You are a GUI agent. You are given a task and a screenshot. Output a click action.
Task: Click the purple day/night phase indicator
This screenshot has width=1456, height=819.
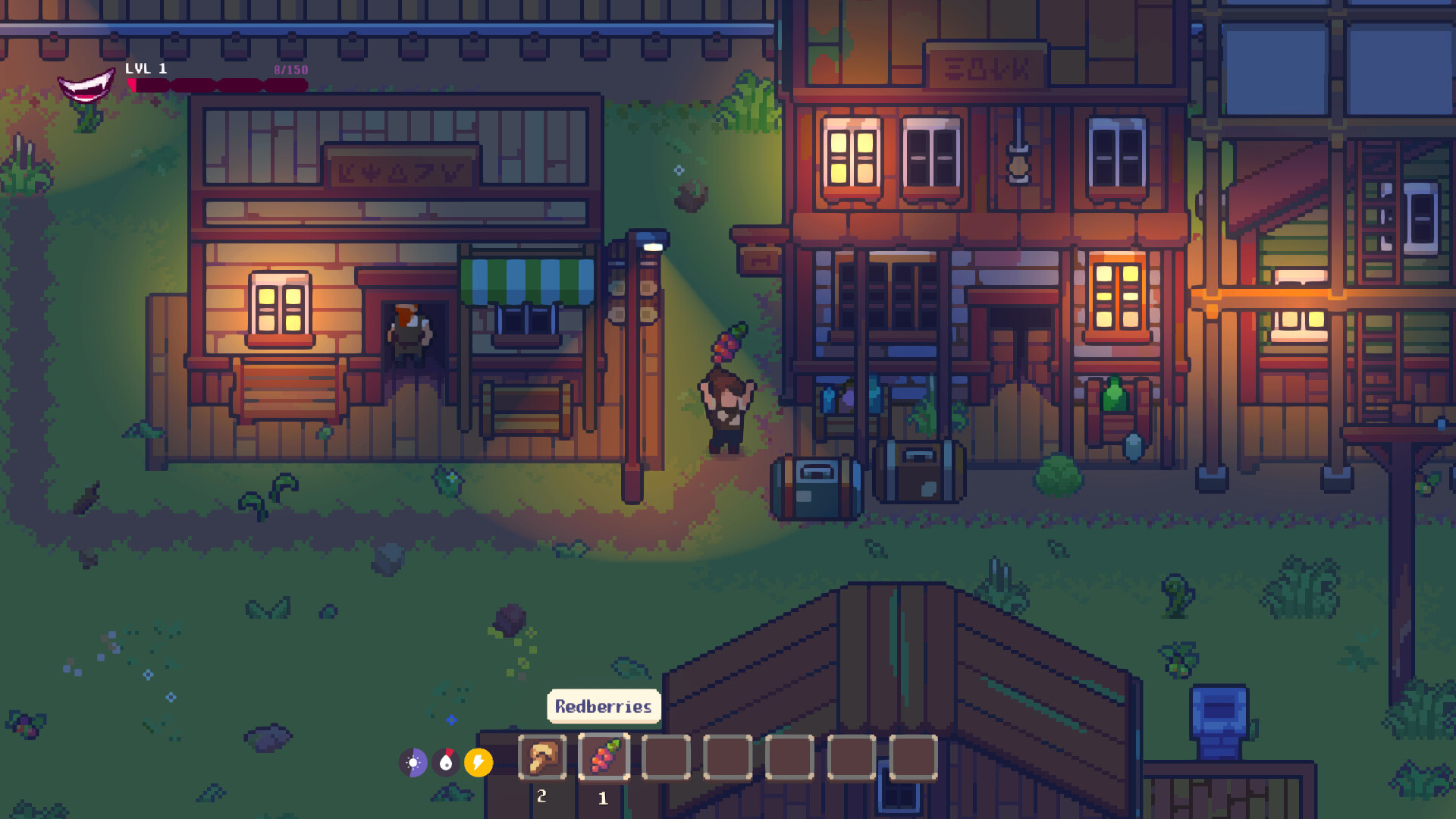click(x=414, y=761)
